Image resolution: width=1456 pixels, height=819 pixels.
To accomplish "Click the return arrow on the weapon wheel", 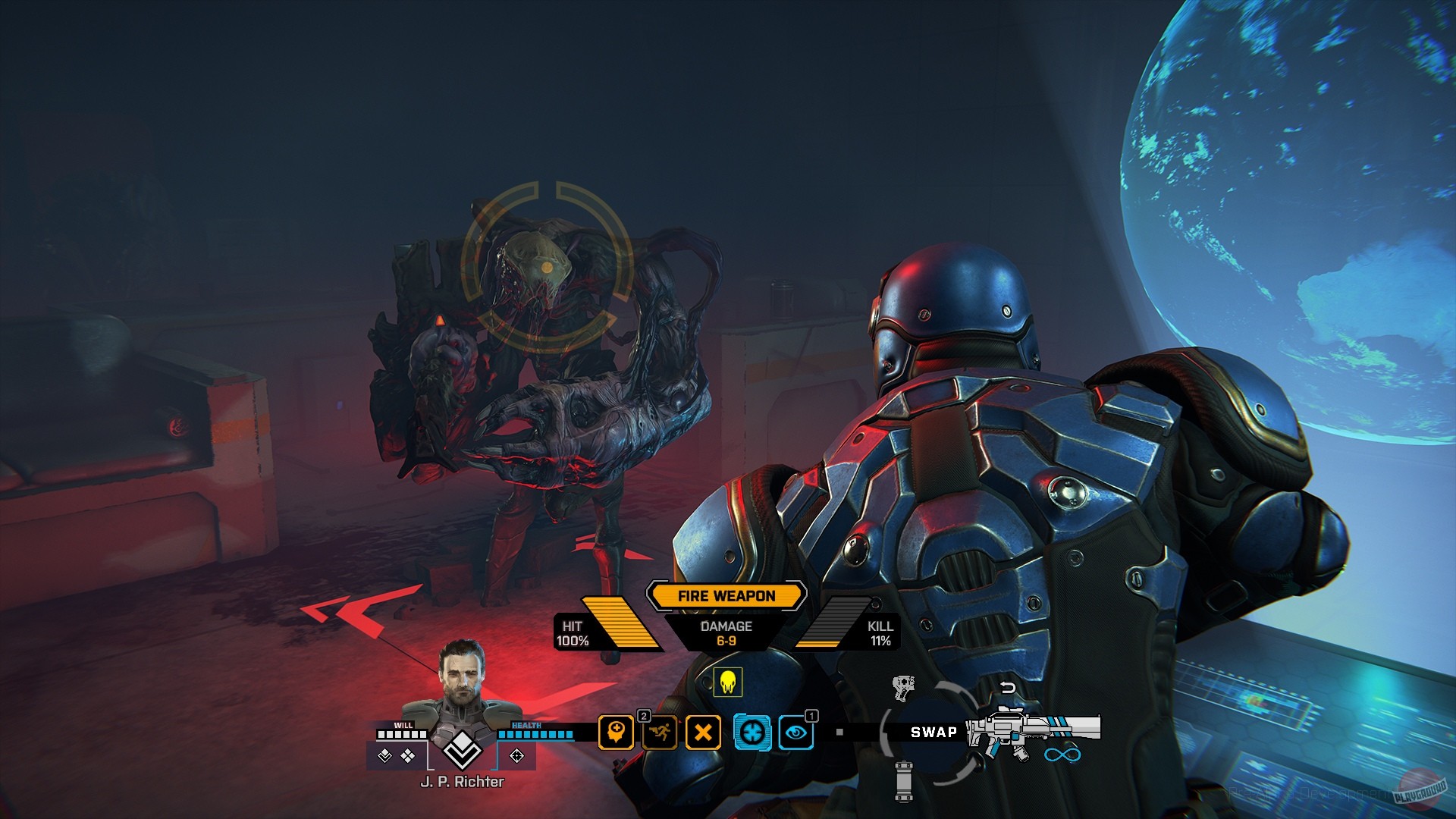I will tap(1006, 687).
